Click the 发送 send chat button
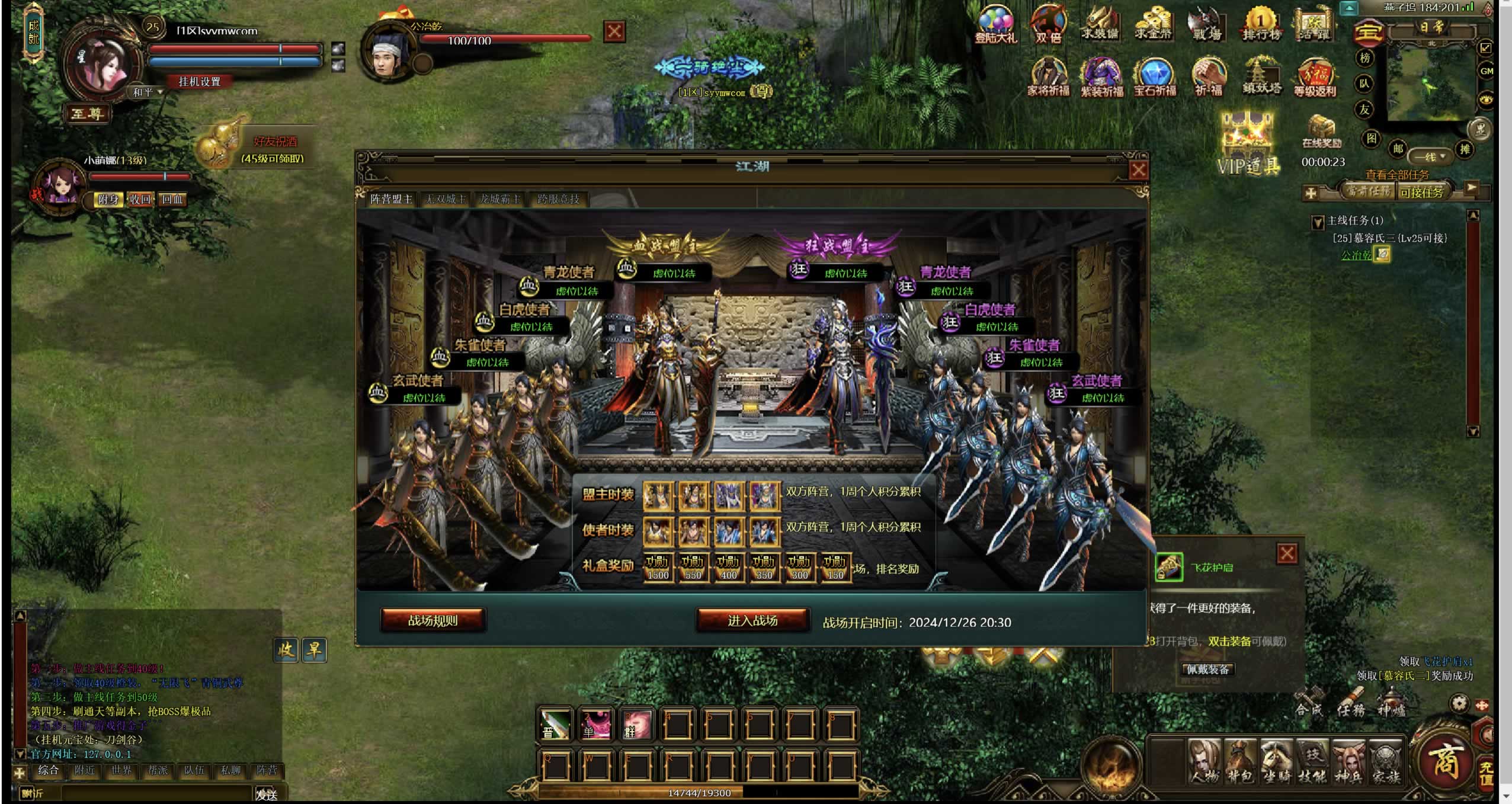Image resolution: width=1512 pixels, height=804 pixels. point(267,794)
